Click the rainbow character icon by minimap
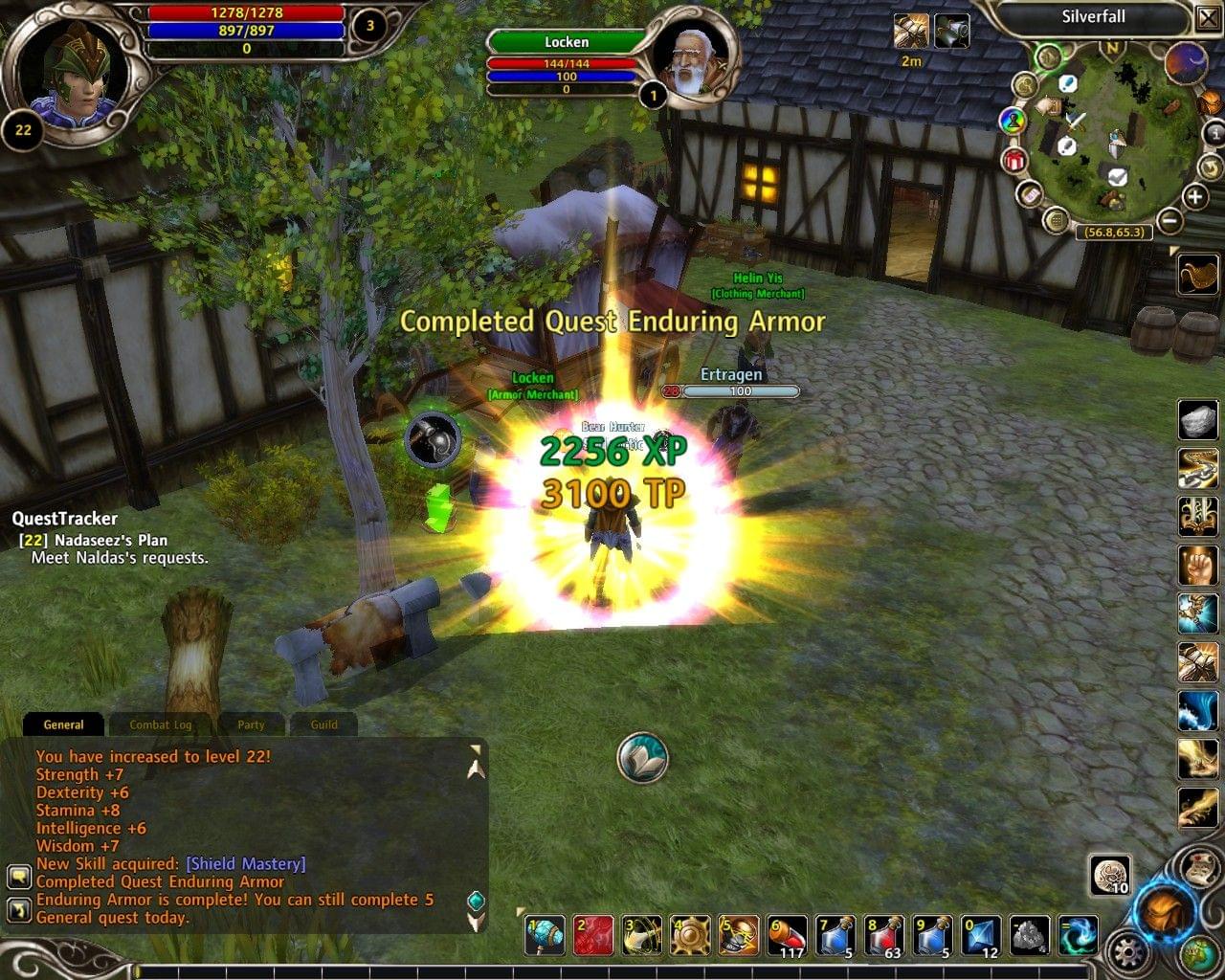 point(1012,121)
